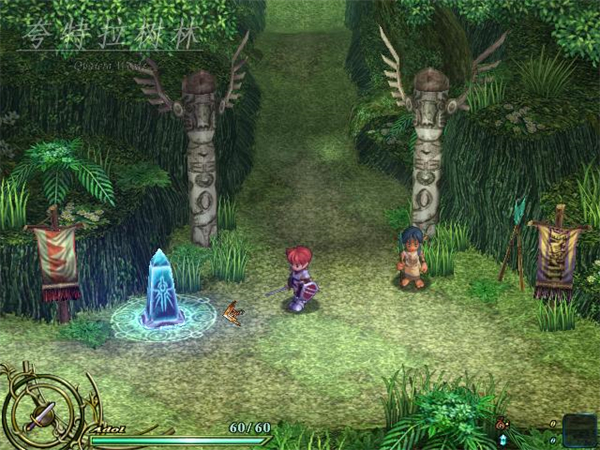This screenshot has height=450, width=600.
Task: Select the empty quick item slot
Action: click(578, 430)
